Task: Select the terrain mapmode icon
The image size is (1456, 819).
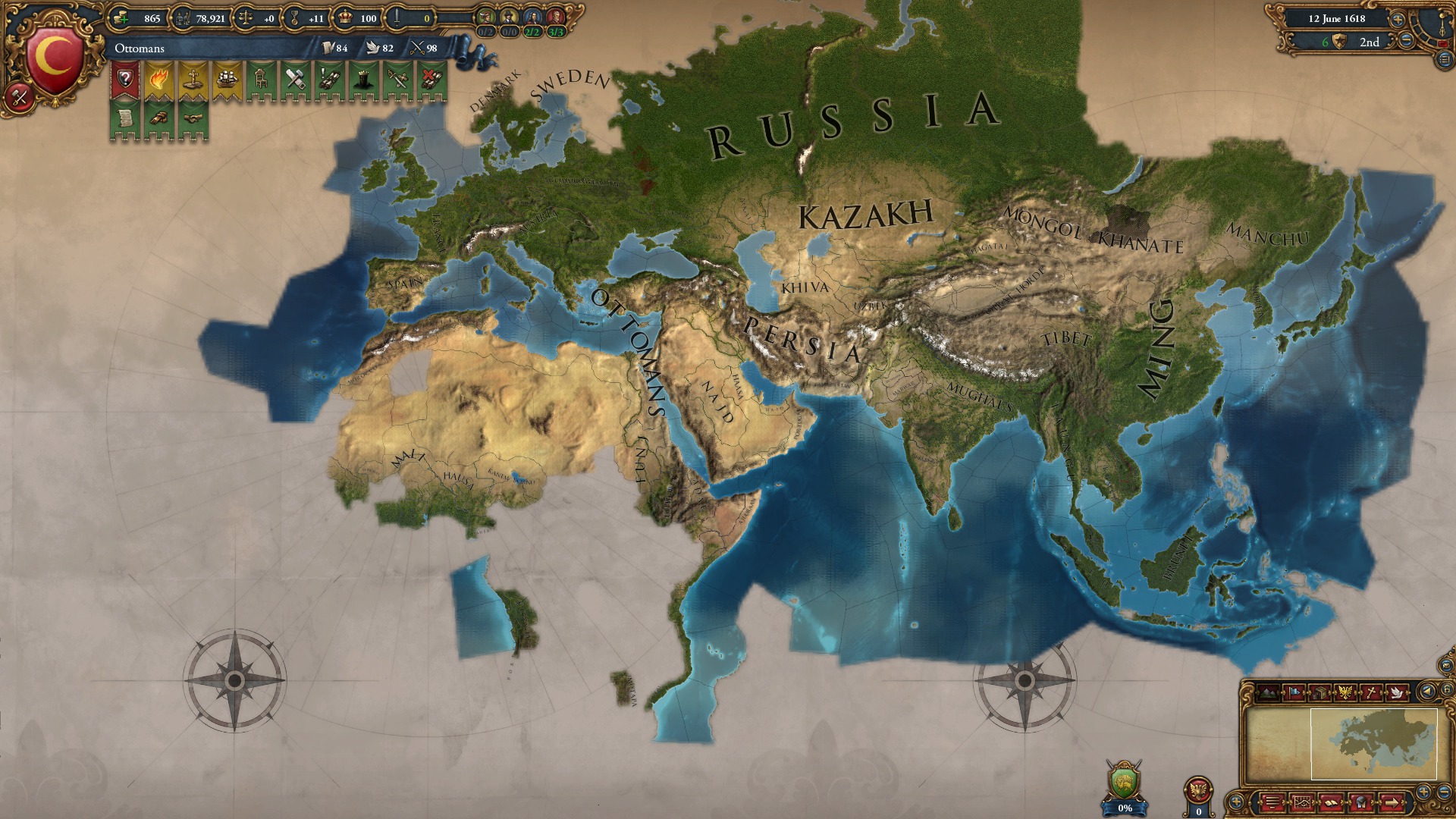Action: click(1267, 692)
